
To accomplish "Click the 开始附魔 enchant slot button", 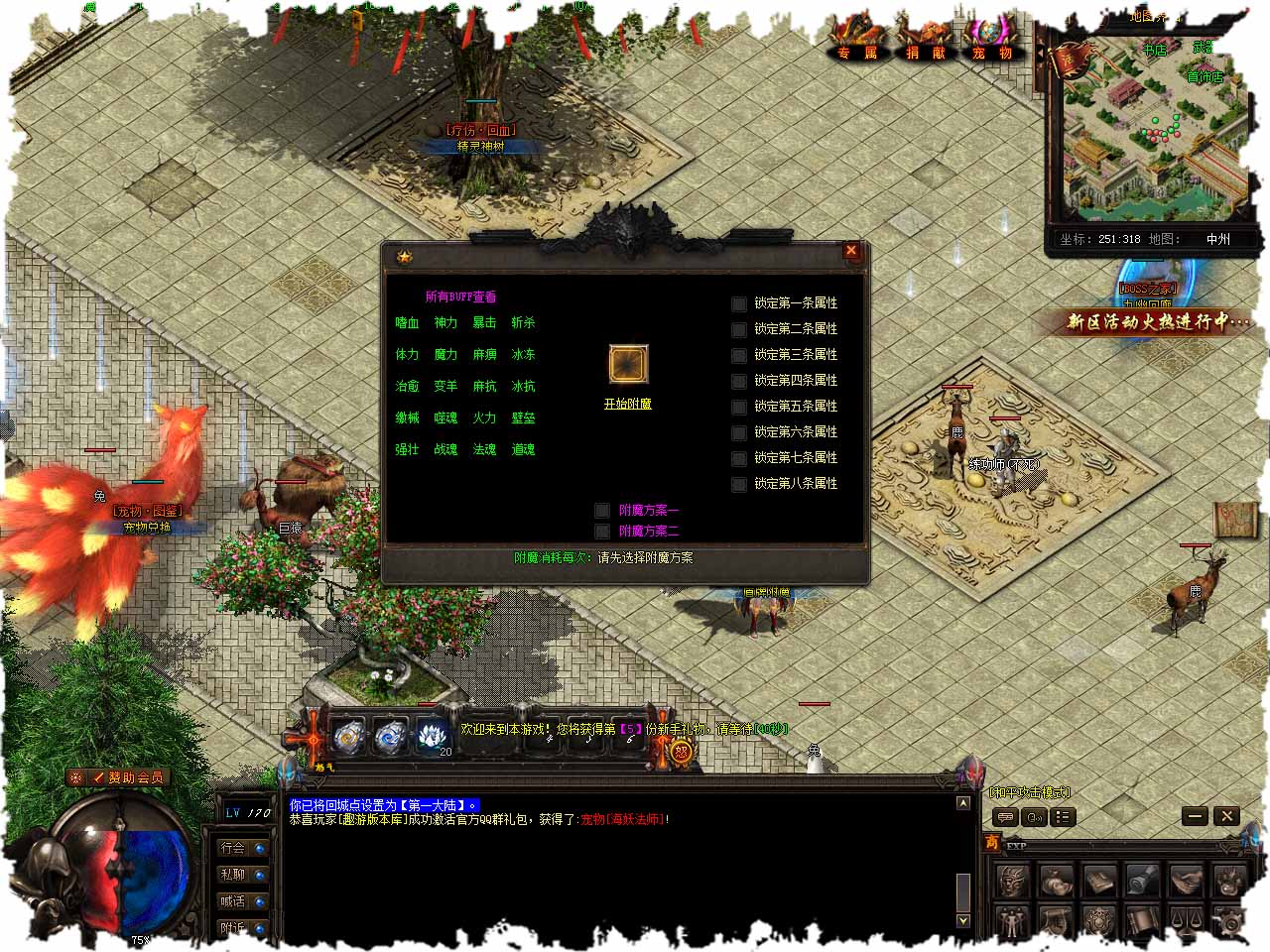I will (x=628, y=365).
